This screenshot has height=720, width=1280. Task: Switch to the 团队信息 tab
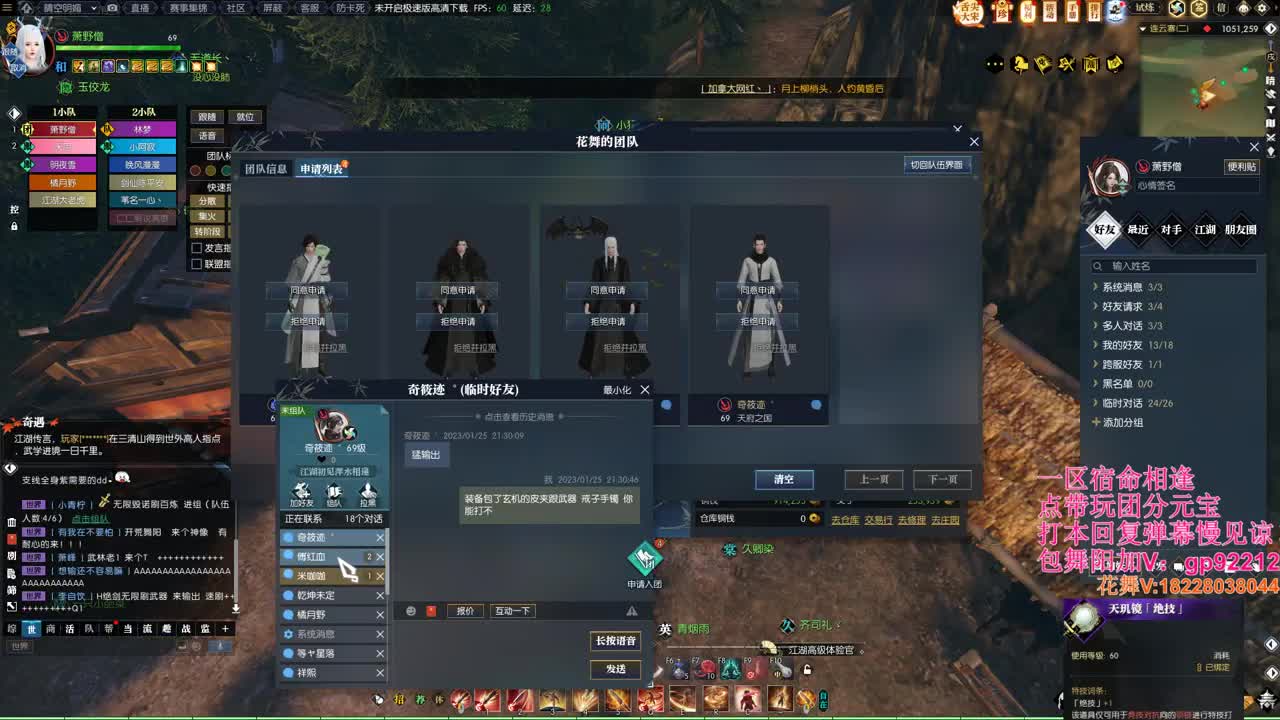(x=263, y=169)
